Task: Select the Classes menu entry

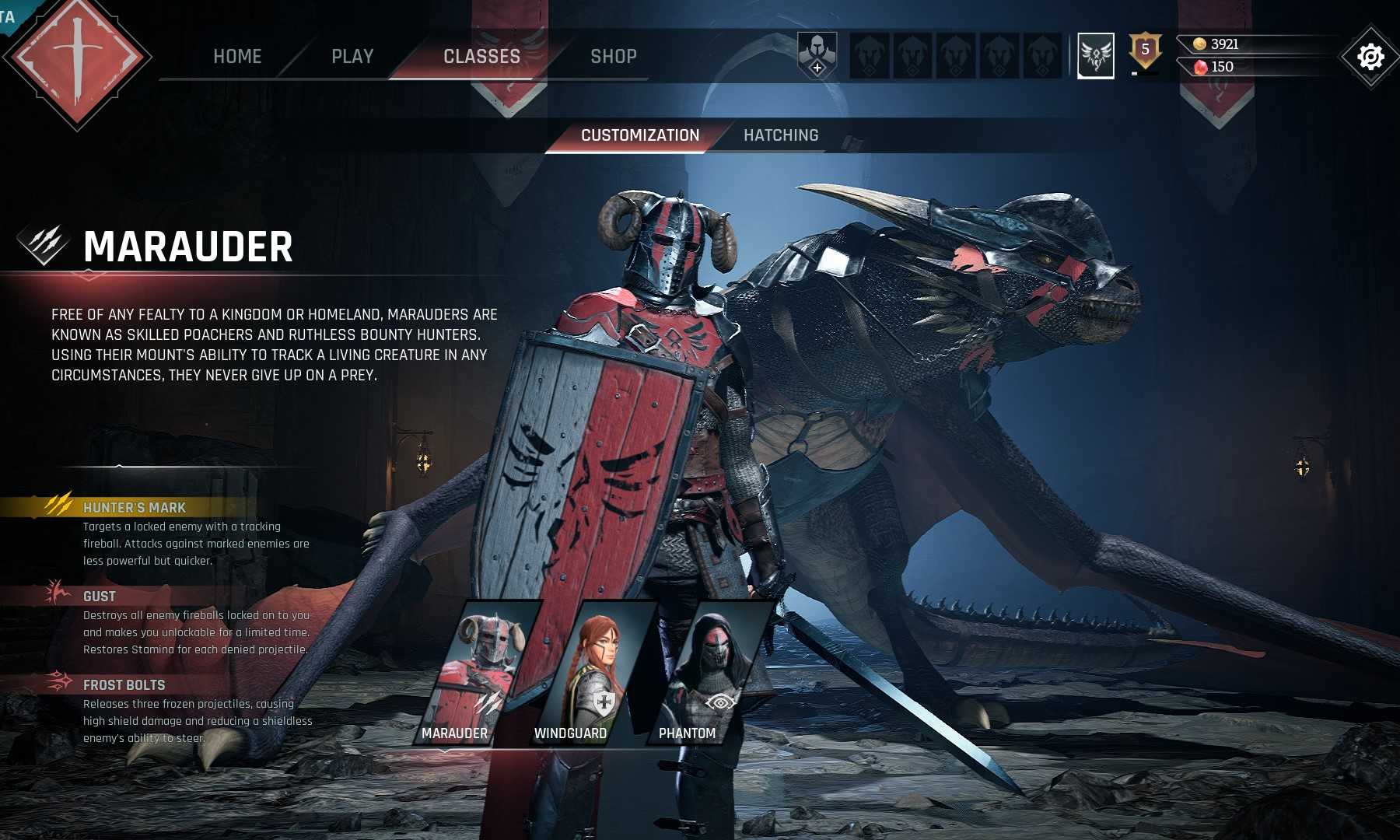Action: (x=481, y=56)
